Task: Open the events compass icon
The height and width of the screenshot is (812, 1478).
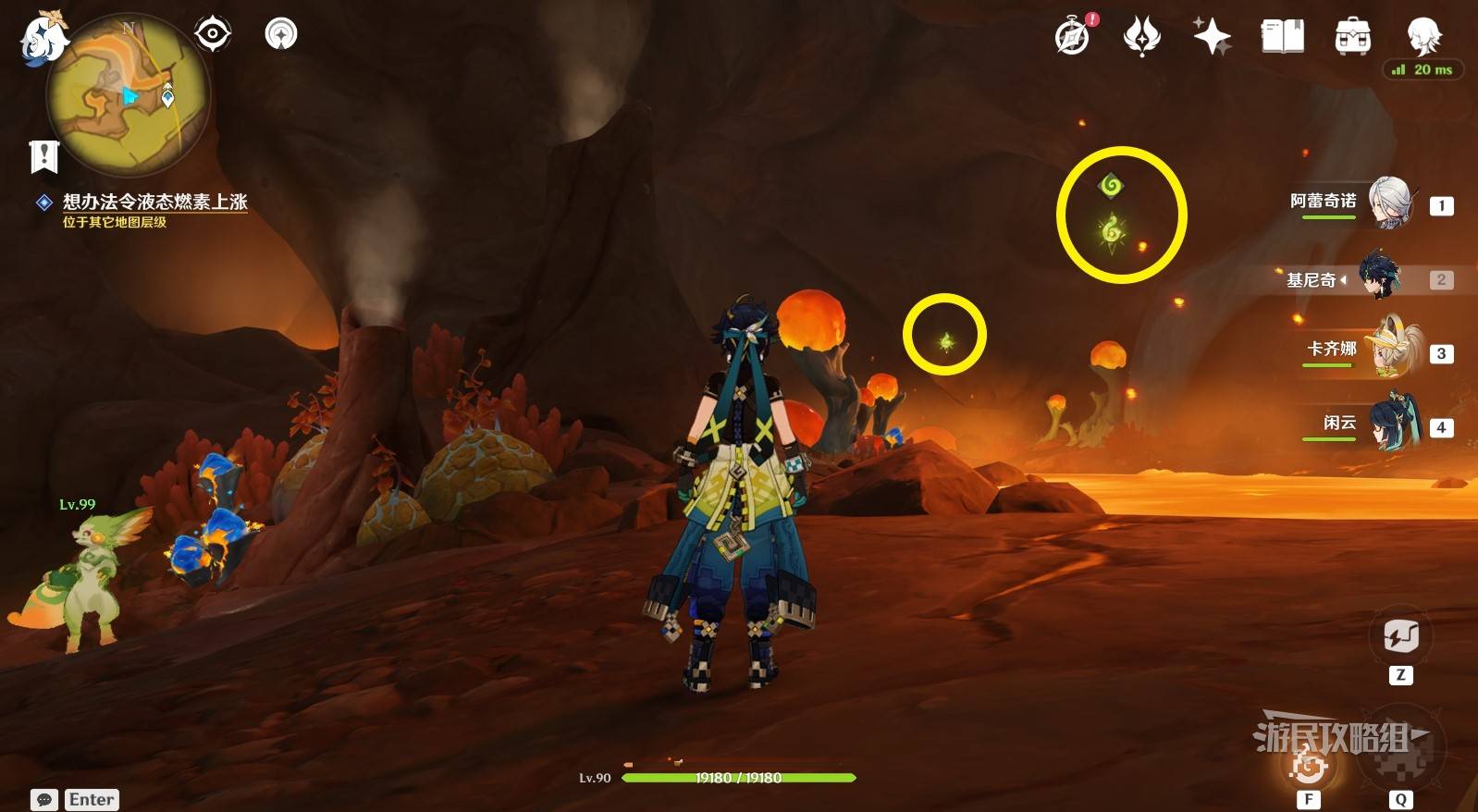Action: pyautogui.click(x=1073, y=36)
